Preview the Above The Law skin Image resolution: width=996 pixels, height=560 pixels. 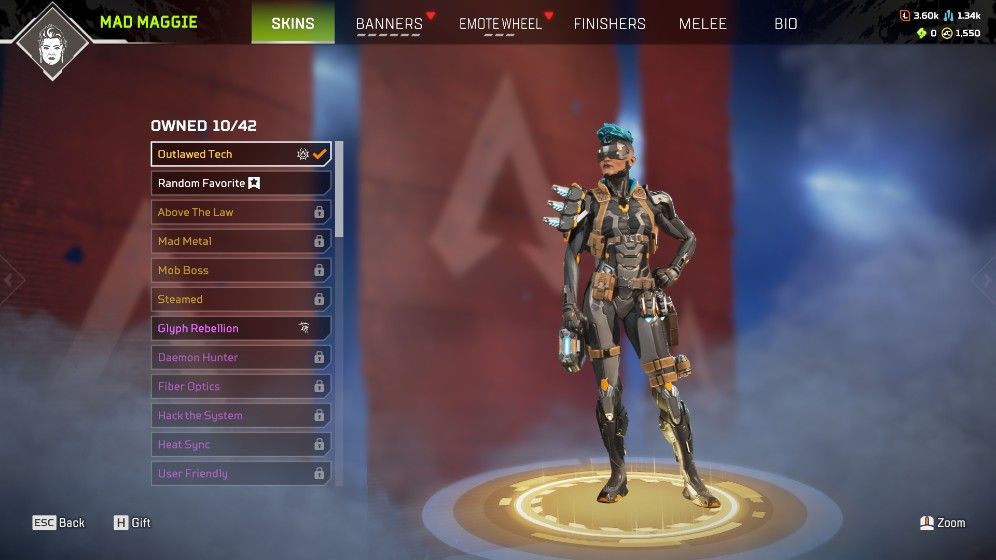pos(241,212)
